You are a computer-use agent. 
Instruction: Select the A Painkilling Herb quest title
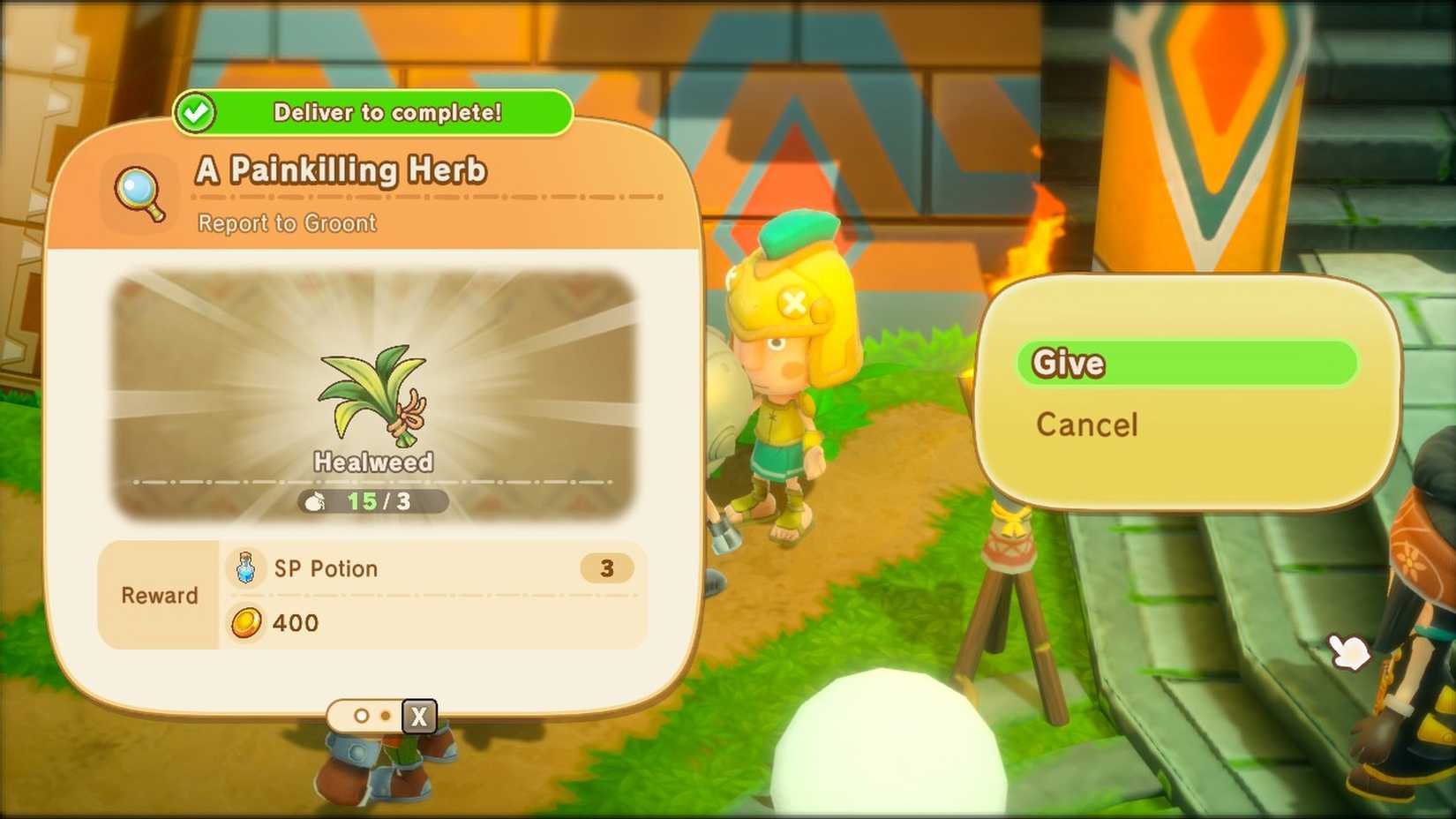tap(341, 169)
